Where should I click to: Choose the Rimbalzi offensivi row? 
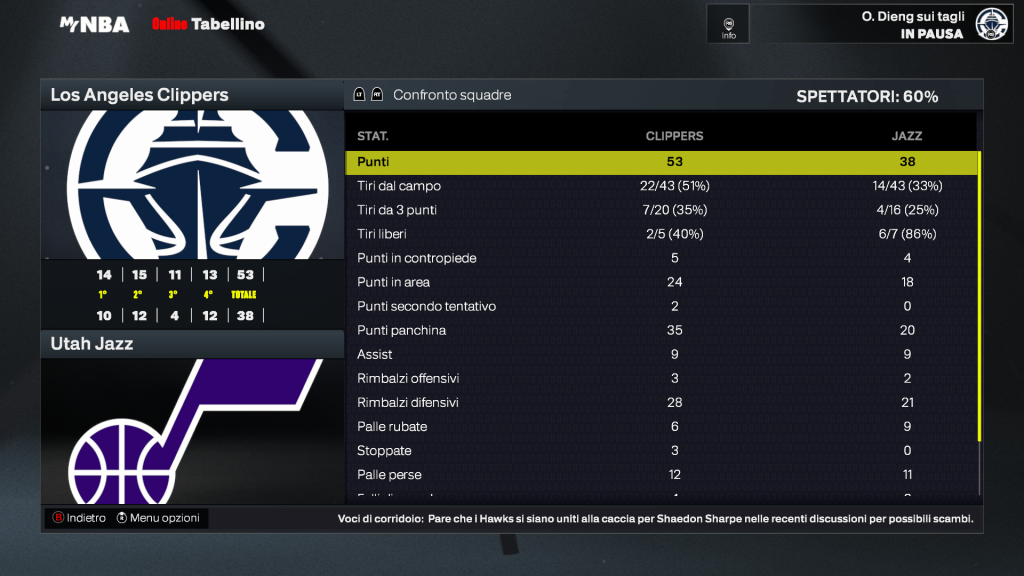(661, 378)
